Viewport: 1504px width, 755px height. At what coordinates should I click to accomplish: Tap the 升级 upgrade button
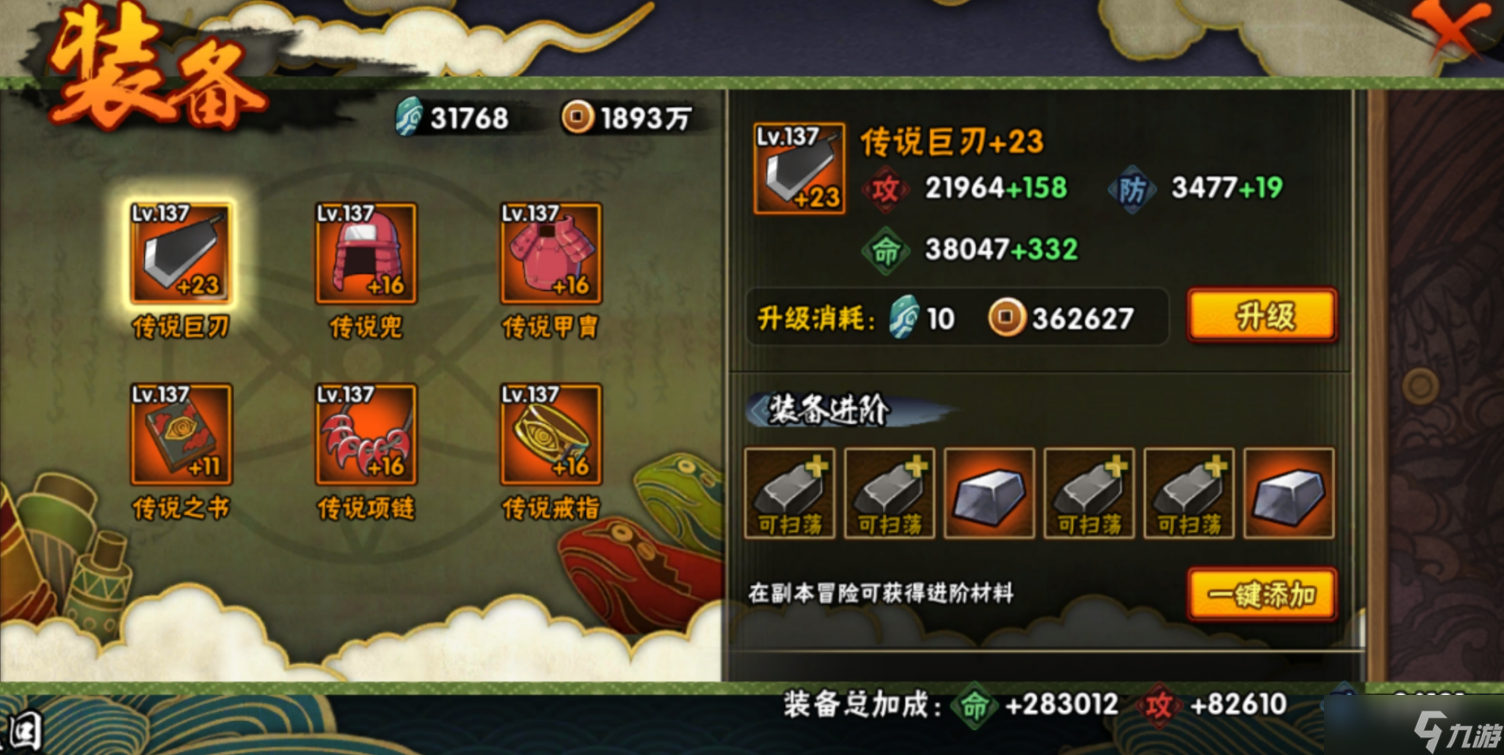click(1261, 315)
